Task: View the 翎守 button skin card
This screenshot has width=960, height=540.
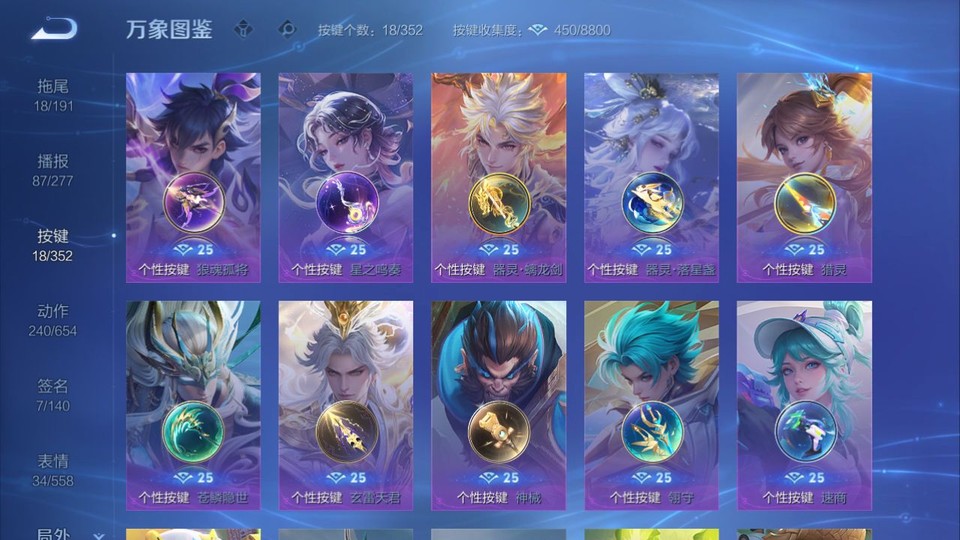Action: tap(651, 405)
